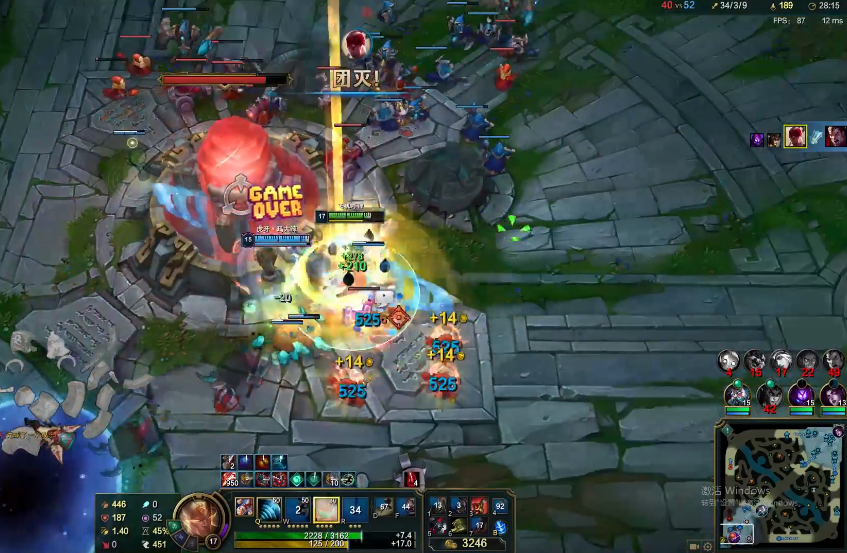Activate the blue recall button
Viewport: 847px width, 553px height.
point(501,525)
